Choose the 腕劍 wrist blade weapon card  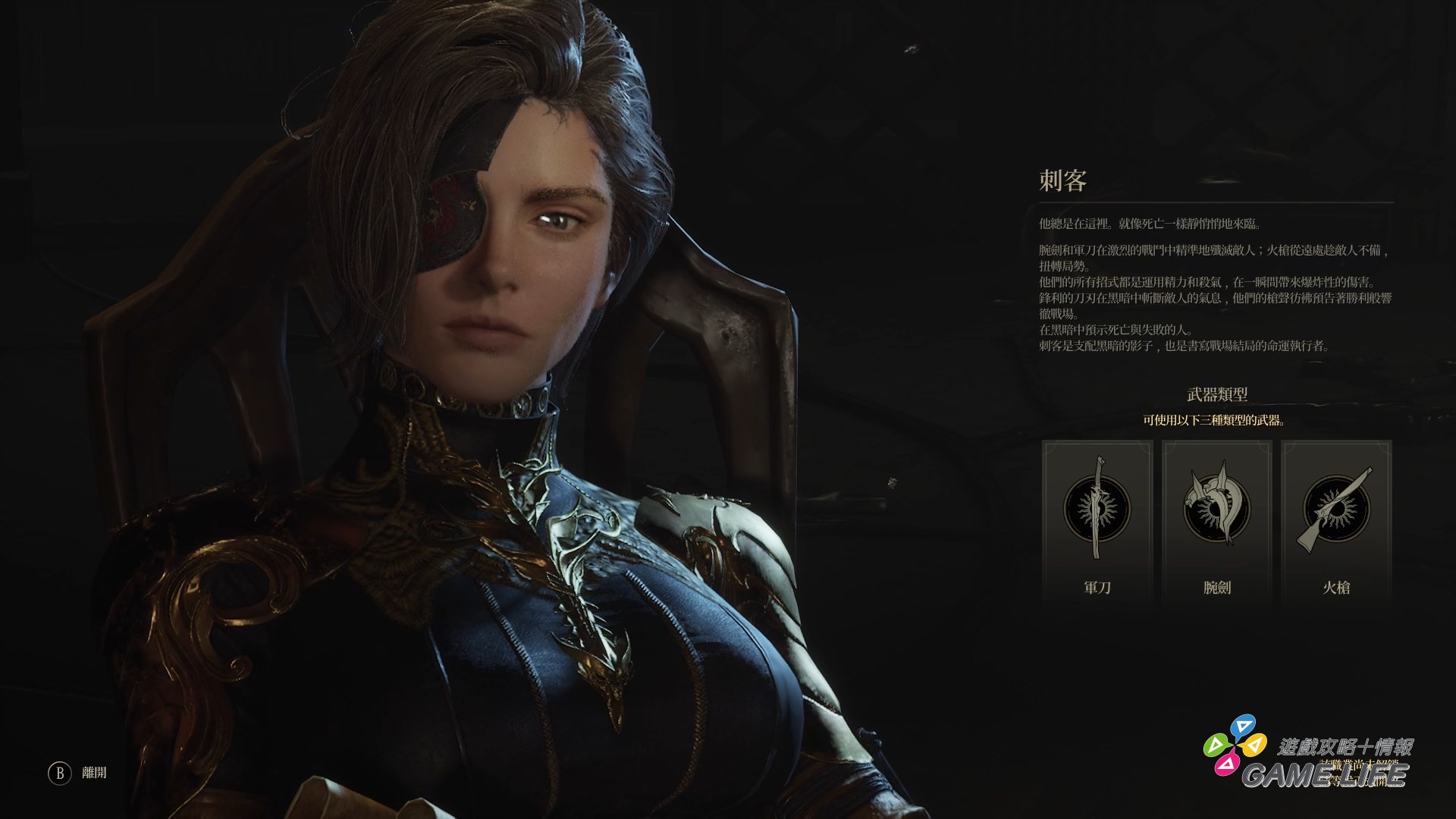[x=1216, y=523]
